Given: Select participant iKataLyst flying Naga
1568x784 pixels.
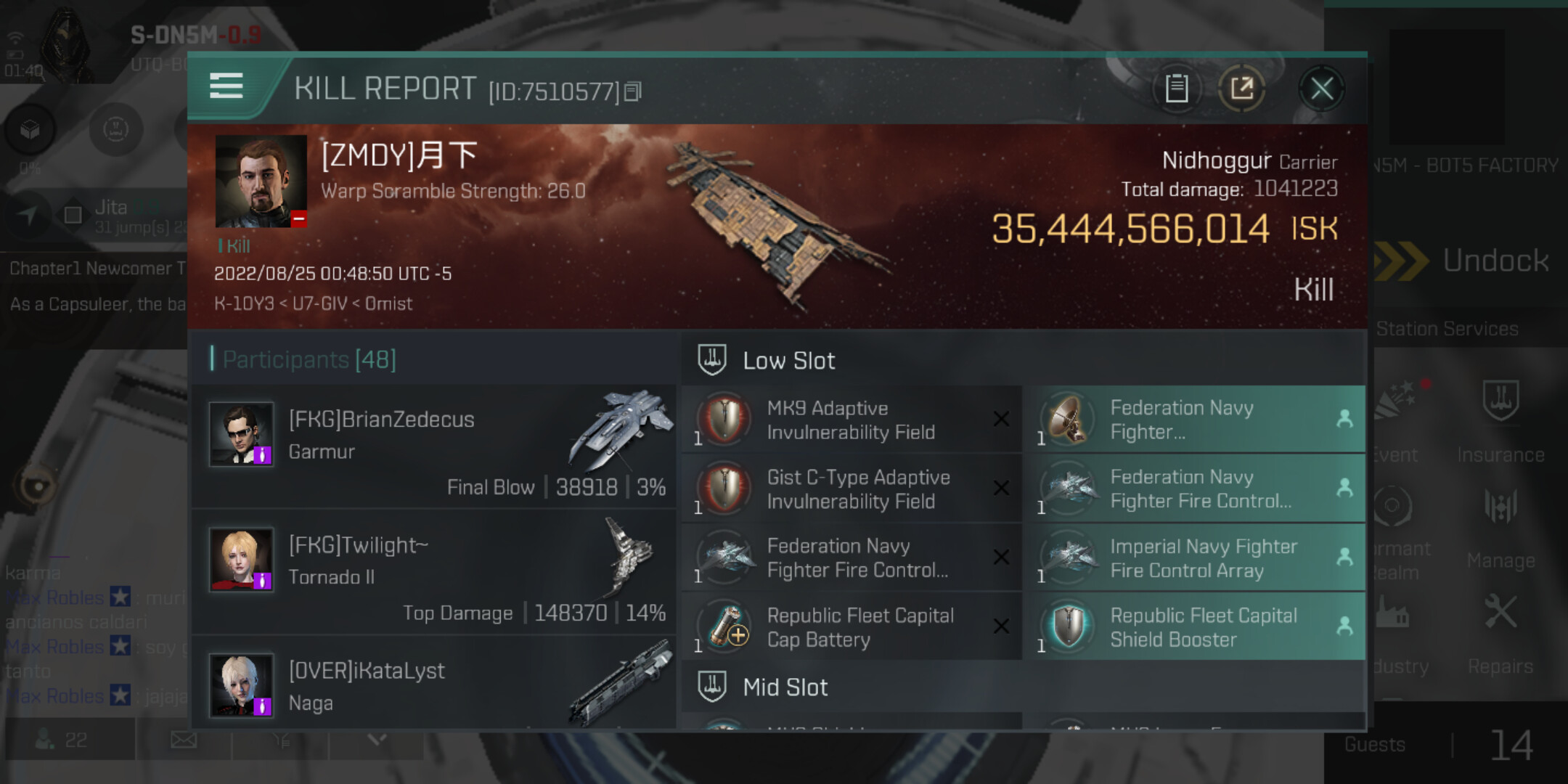Looking at the screenshot, I should tap(436, 685).
